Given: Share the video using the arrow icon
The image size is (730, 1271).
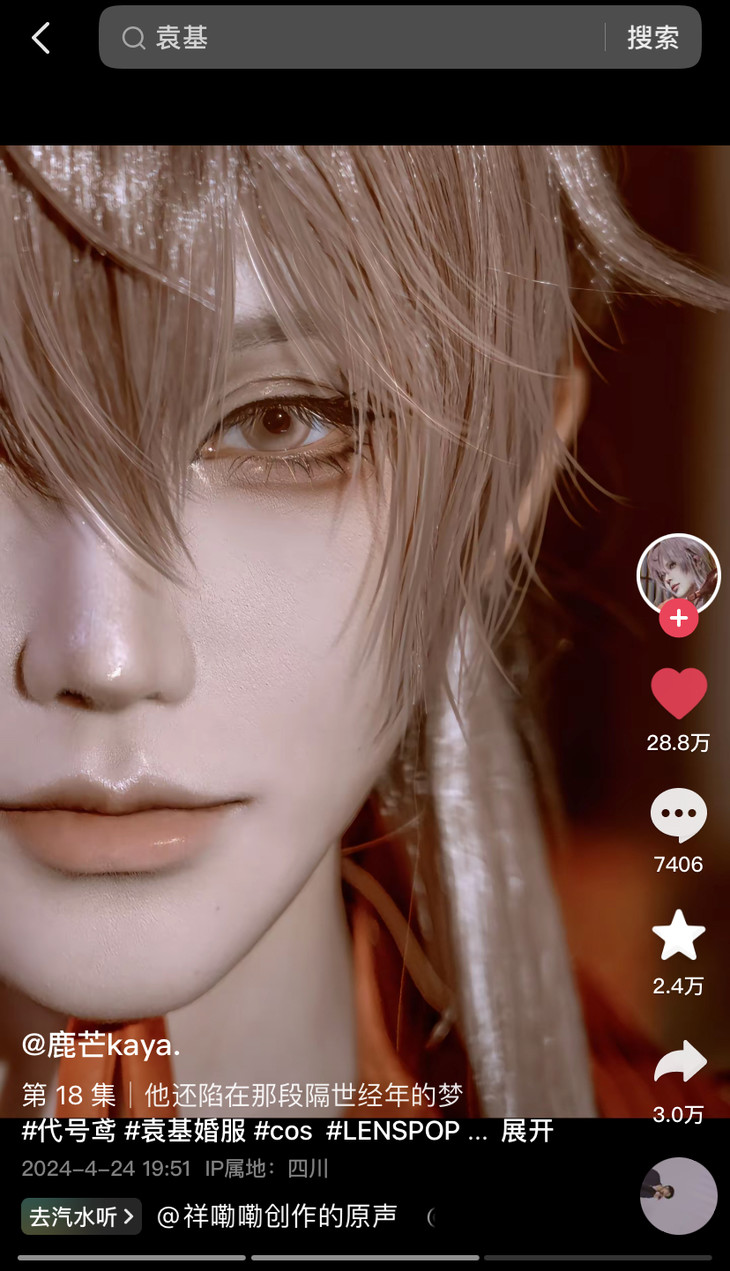Looking at the screenshot, I should pyautogui.click(x=678, y=1063).
